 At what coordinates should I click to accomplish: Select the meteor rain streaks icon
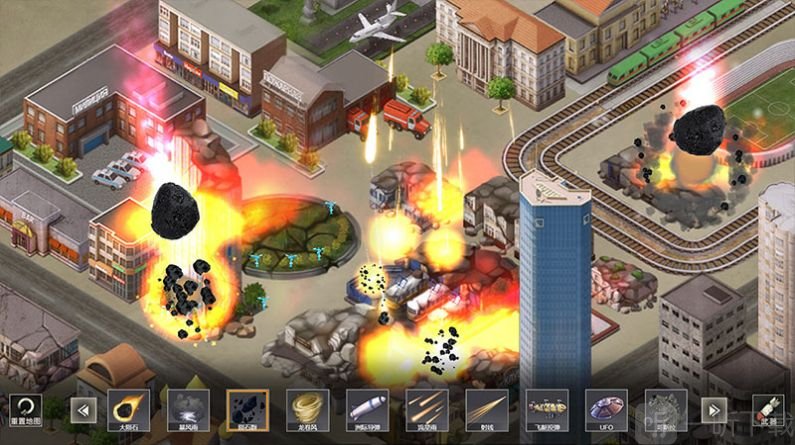(426, 409)
